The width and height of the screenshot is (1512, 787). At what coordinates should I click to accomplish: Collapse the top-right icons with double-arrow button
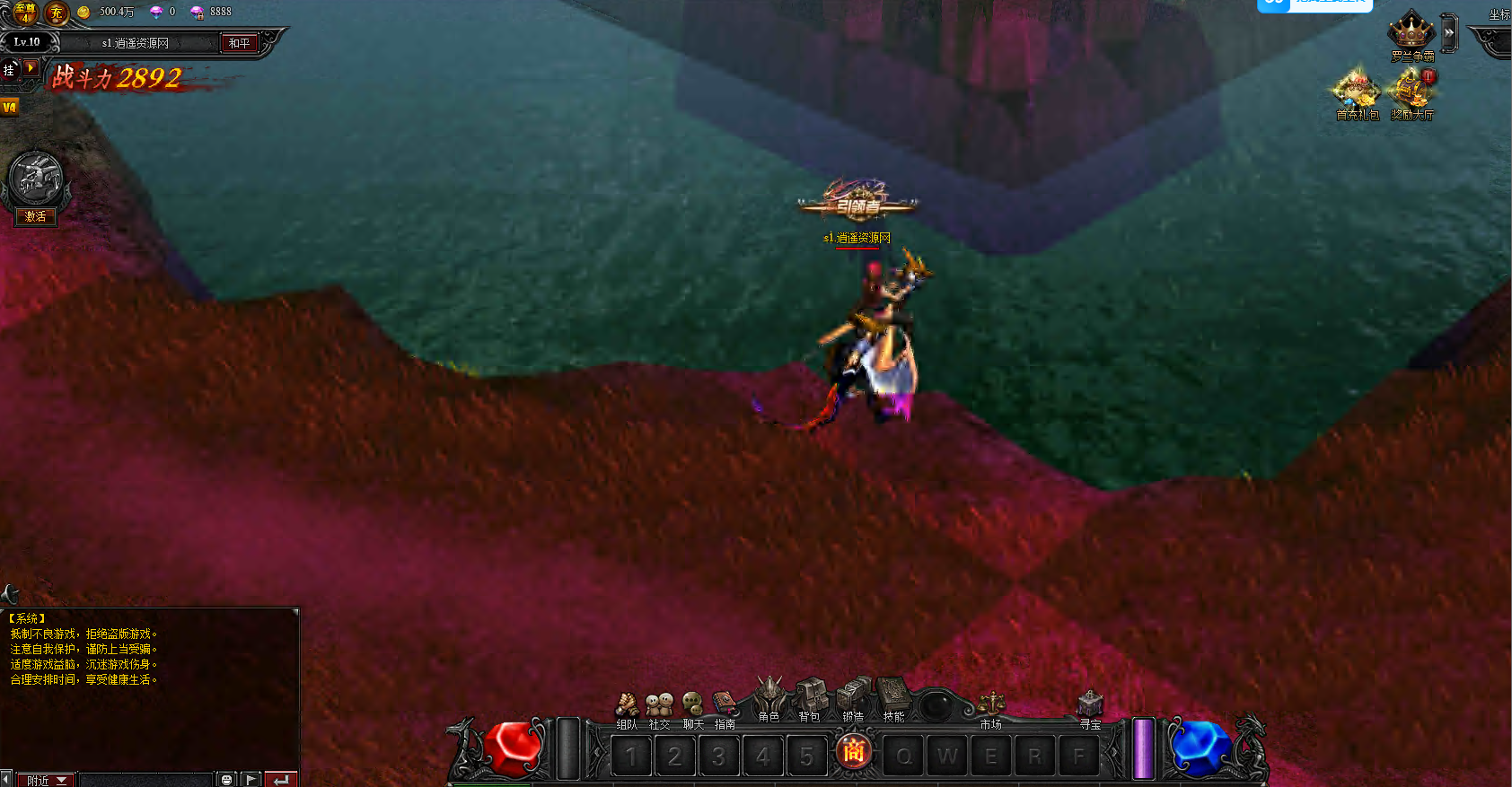point(1448,33)
